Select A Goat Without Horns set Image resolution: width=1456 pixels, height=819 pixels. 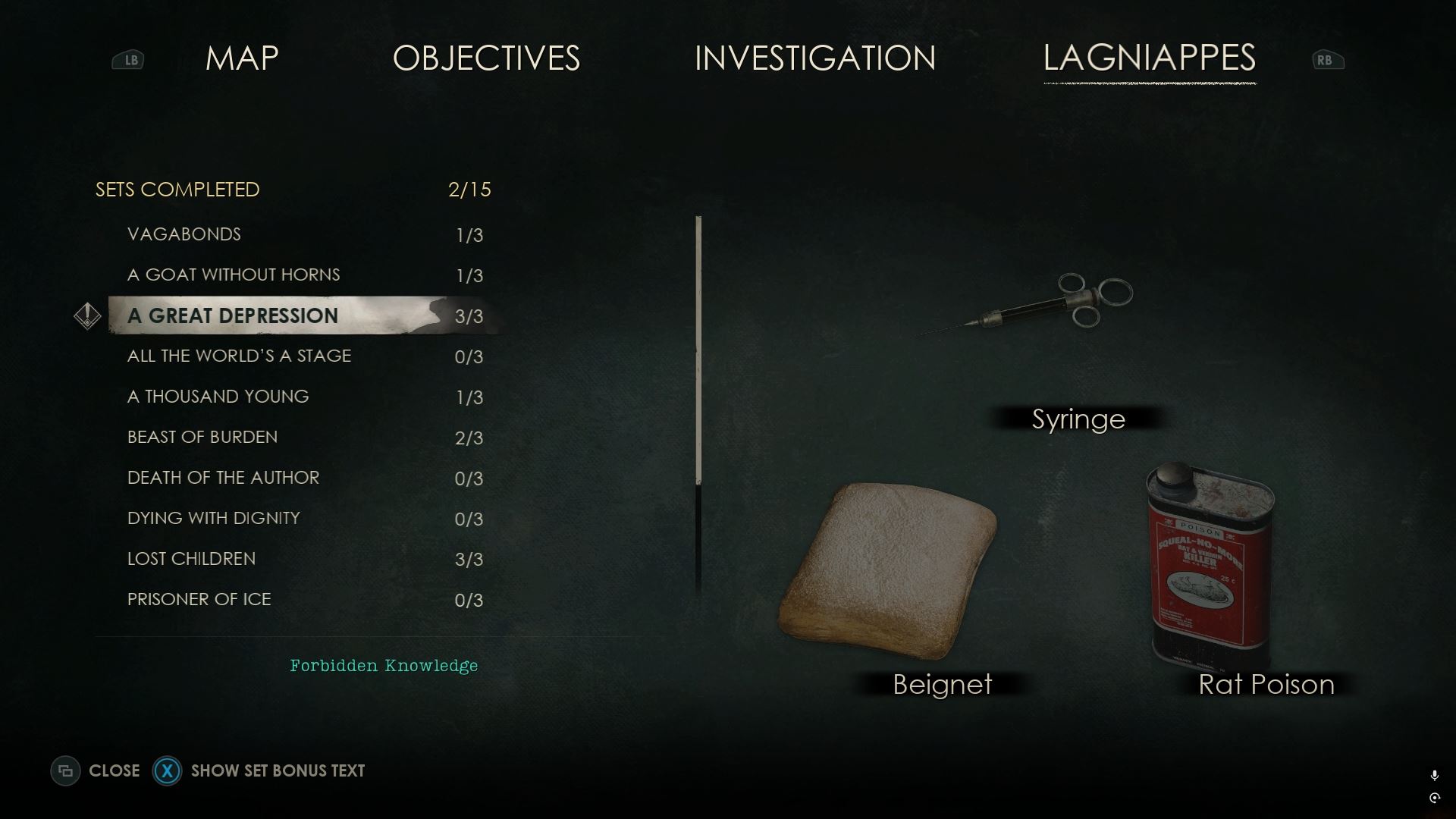pyautogui.click(x=234, y=275)
